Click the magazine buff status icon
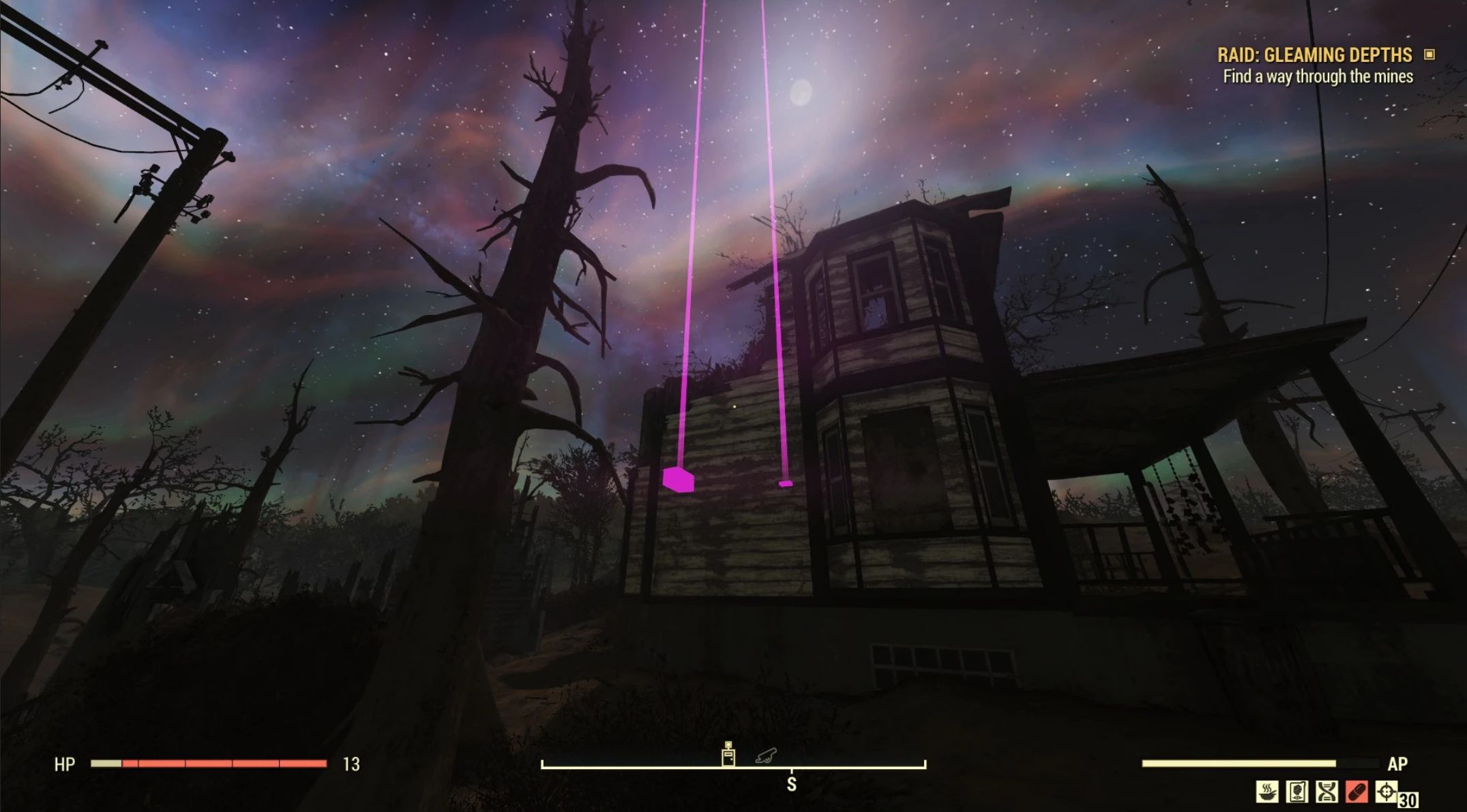1467x812 pixels. [1296, 792]
